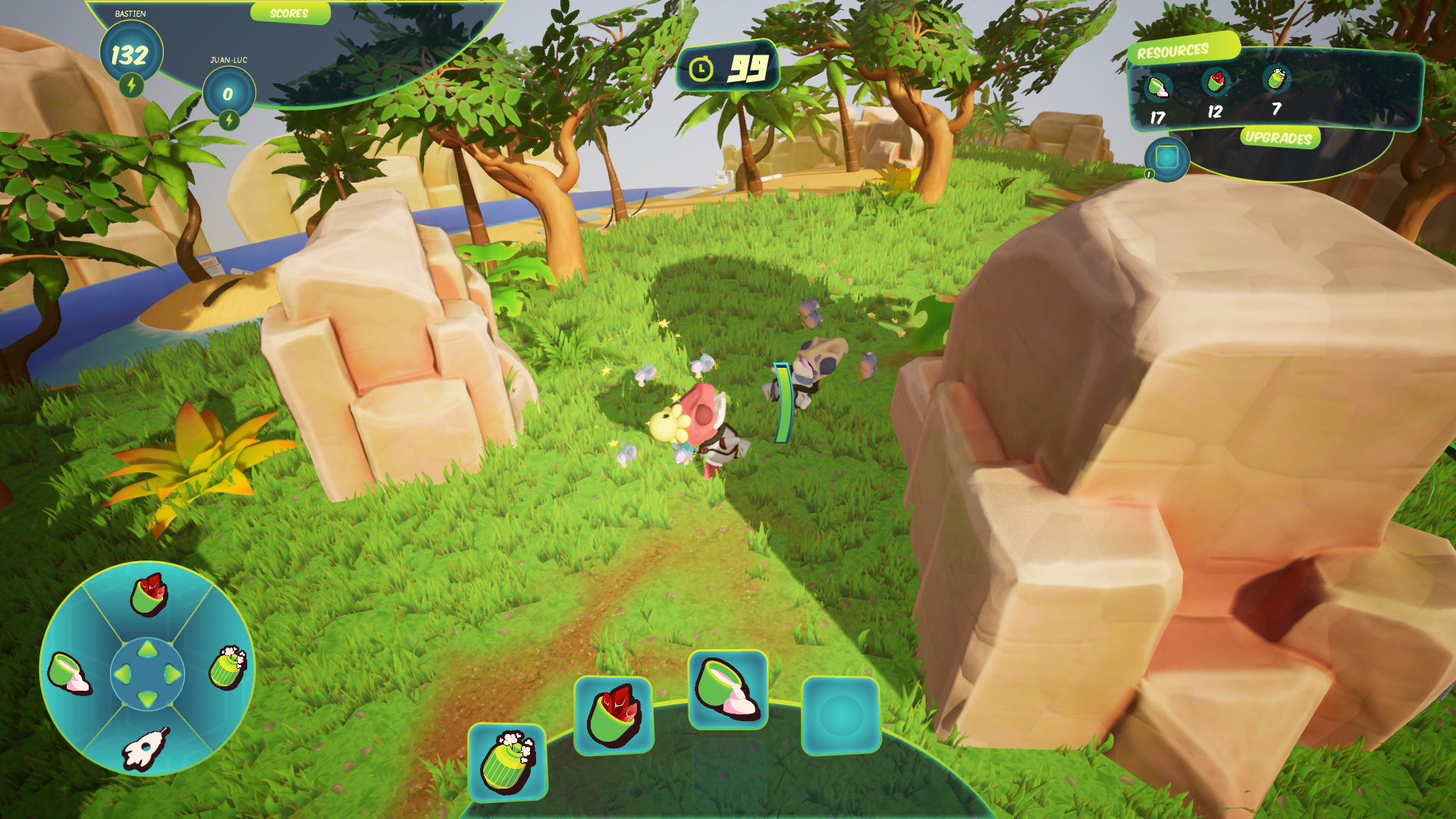Use the pink cream bowl hotbar slot
The image size is (1456, 819).
[x=727, y=689]
